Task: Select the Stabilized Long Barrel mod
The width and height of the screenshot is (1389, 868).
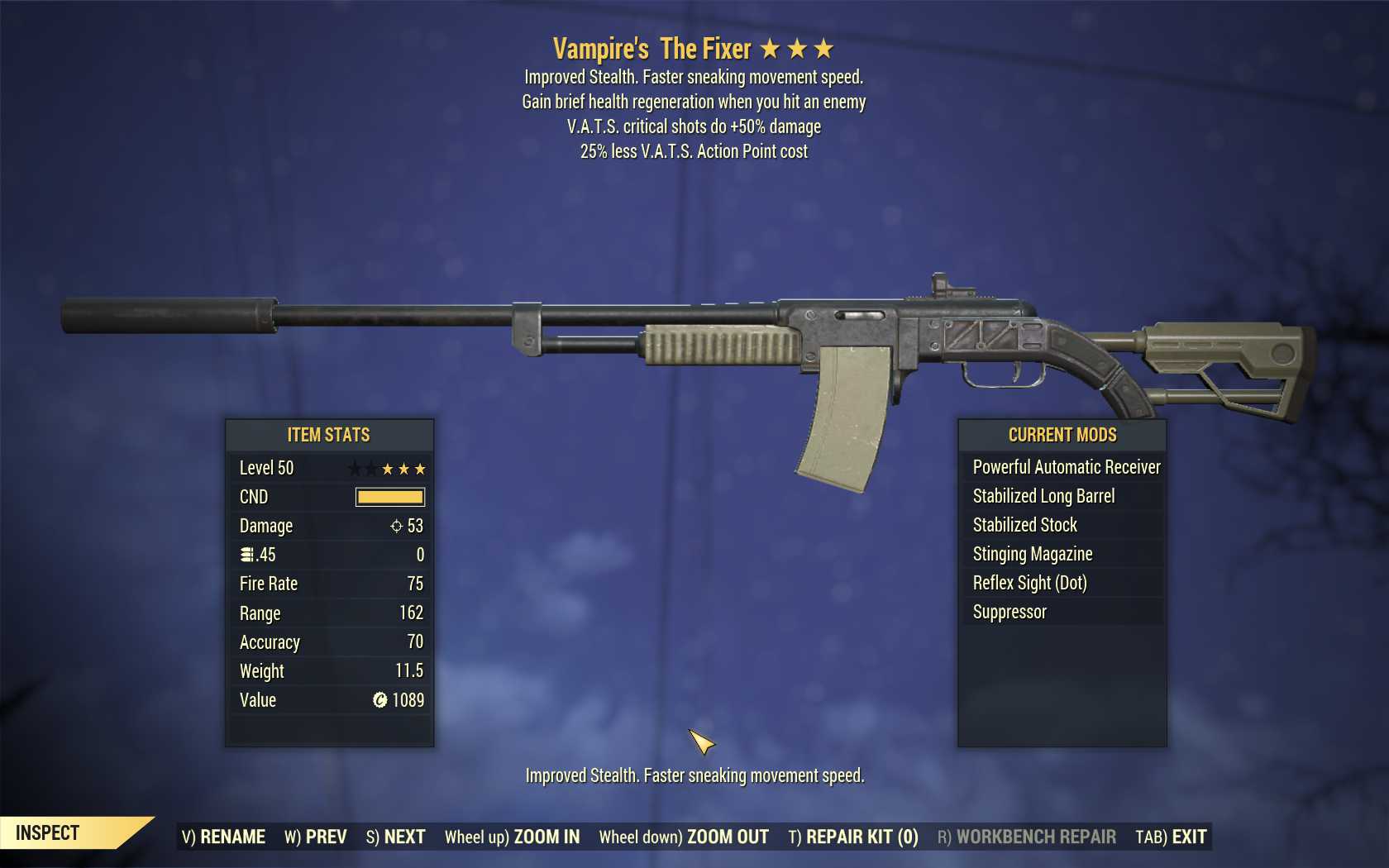Action: click(1043, 496)
